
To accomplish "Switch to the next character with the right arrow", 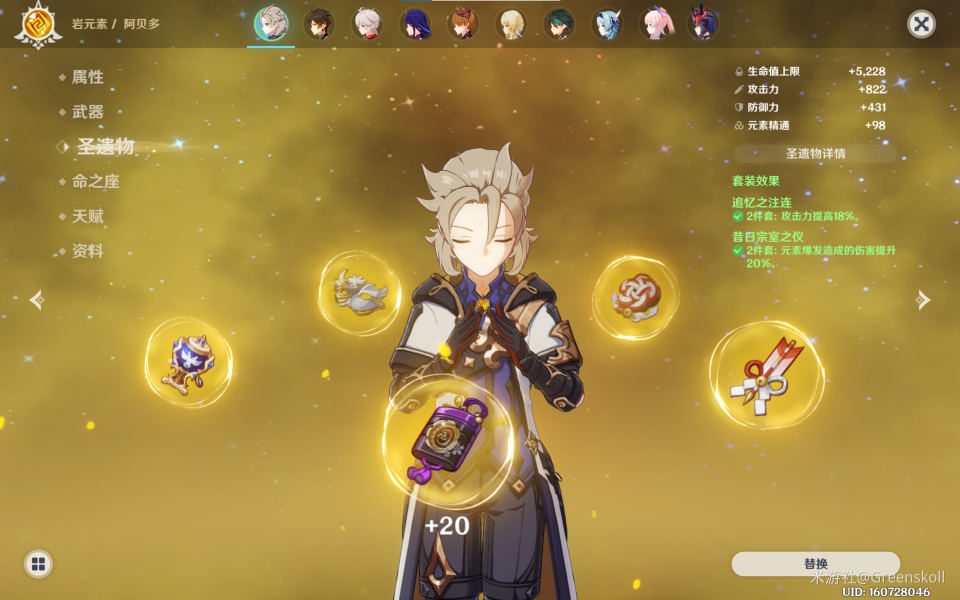I will pyautogui.click(x=923, y=299).
